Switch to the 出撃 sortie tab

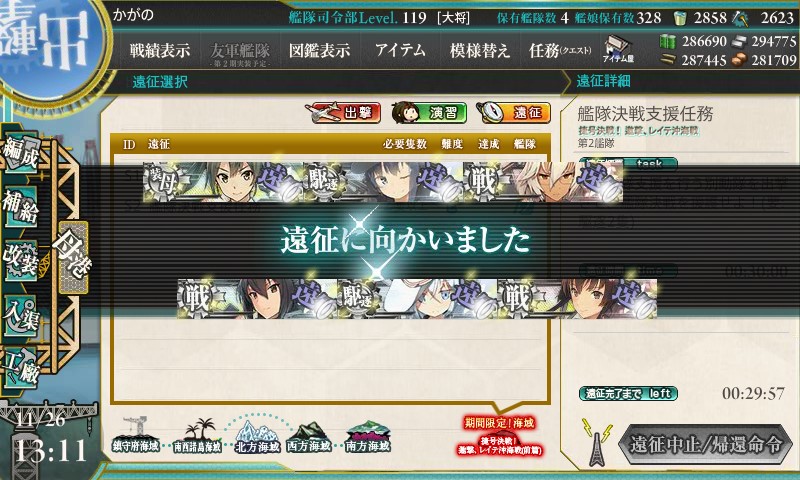tap(346, 113)
